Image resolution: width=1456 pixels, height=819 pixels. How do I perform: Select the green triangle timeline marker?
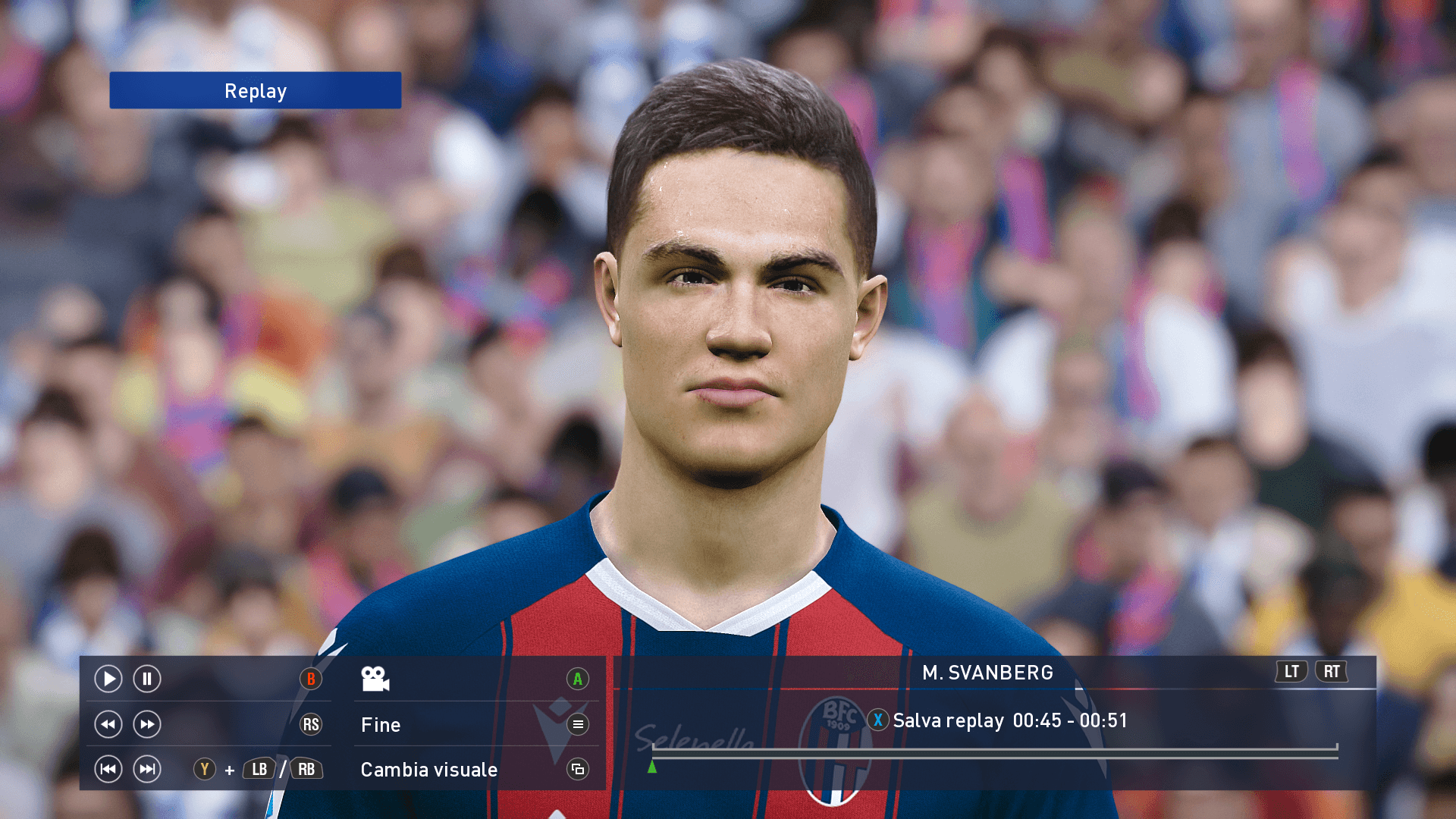(652, 767)
